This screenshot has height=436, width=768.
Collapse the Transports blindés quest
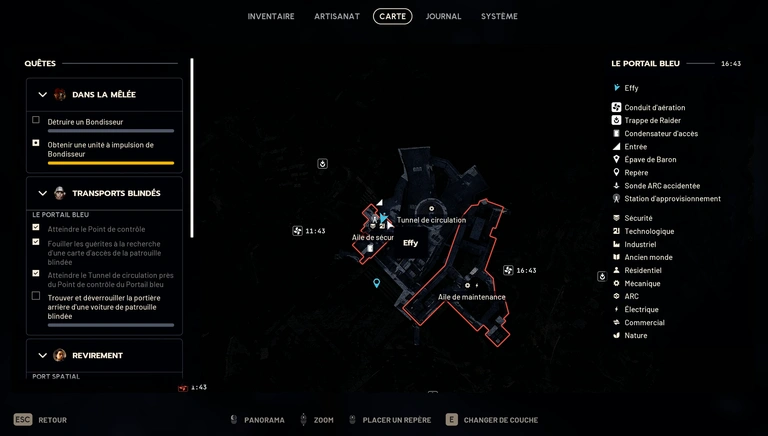pos(42,193)
